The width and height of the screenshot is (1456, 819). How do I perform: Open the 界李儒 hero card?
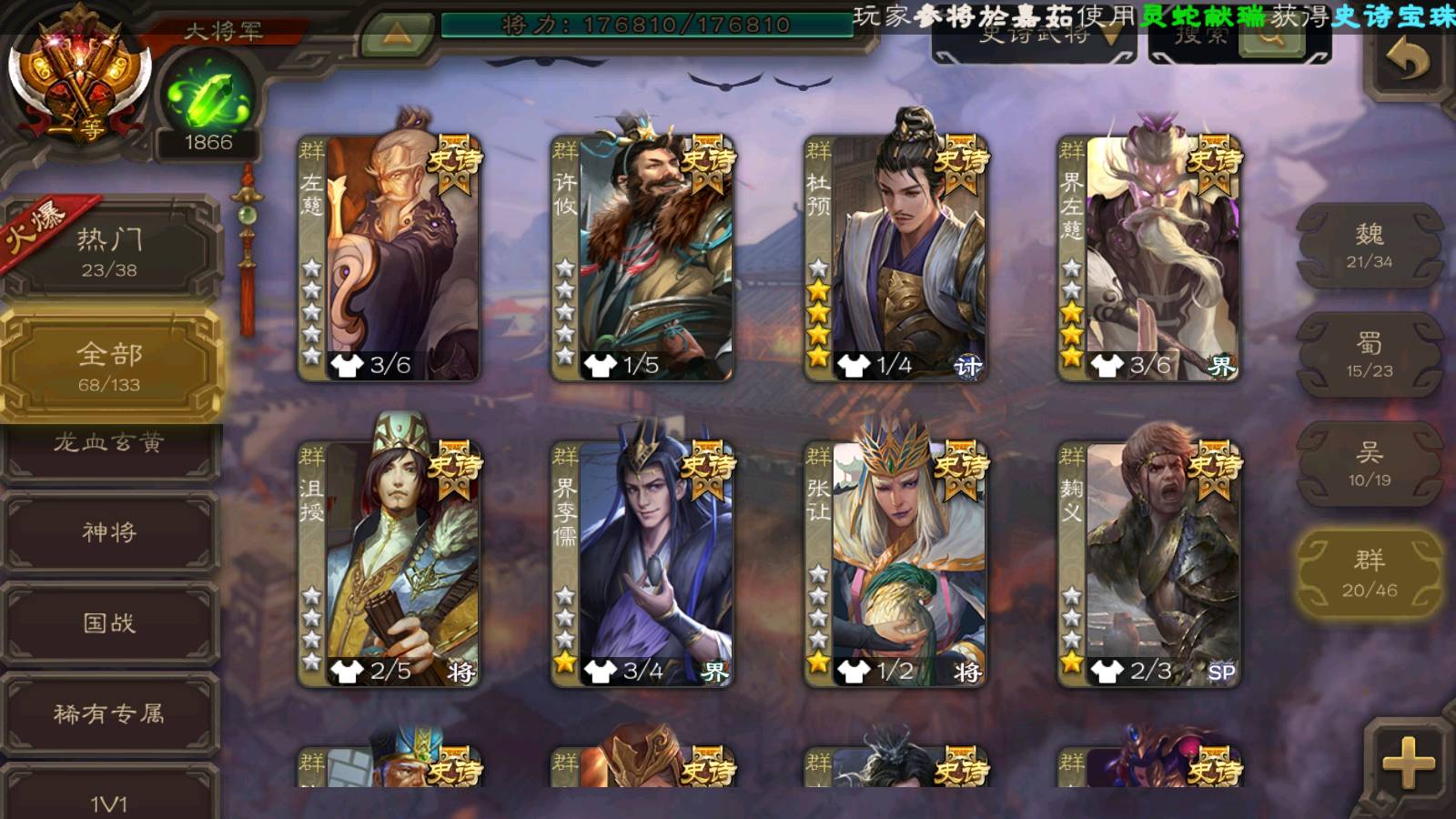point(642,563)
